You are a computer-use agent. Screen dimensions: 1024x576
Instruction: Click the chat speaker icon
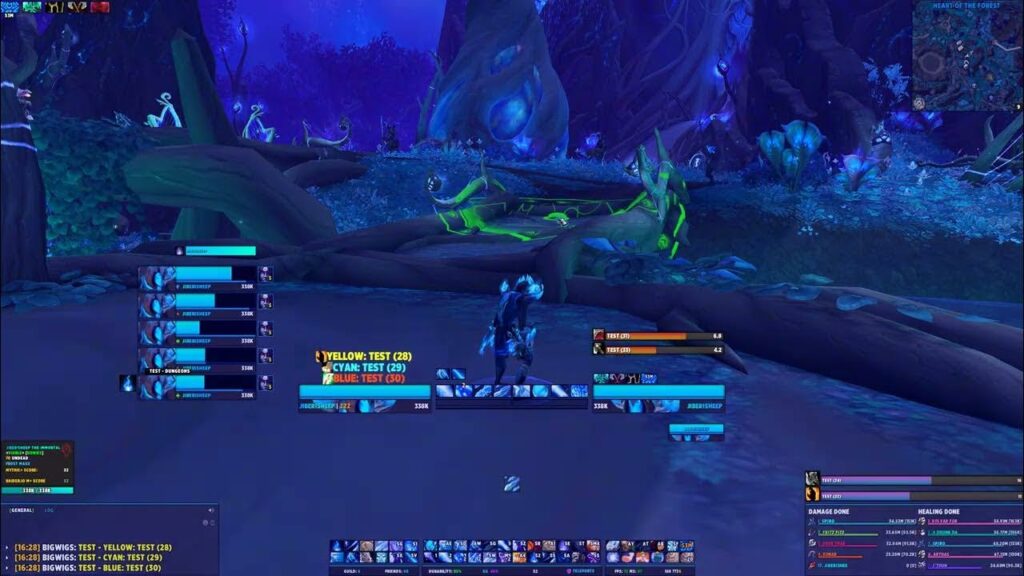209,510
